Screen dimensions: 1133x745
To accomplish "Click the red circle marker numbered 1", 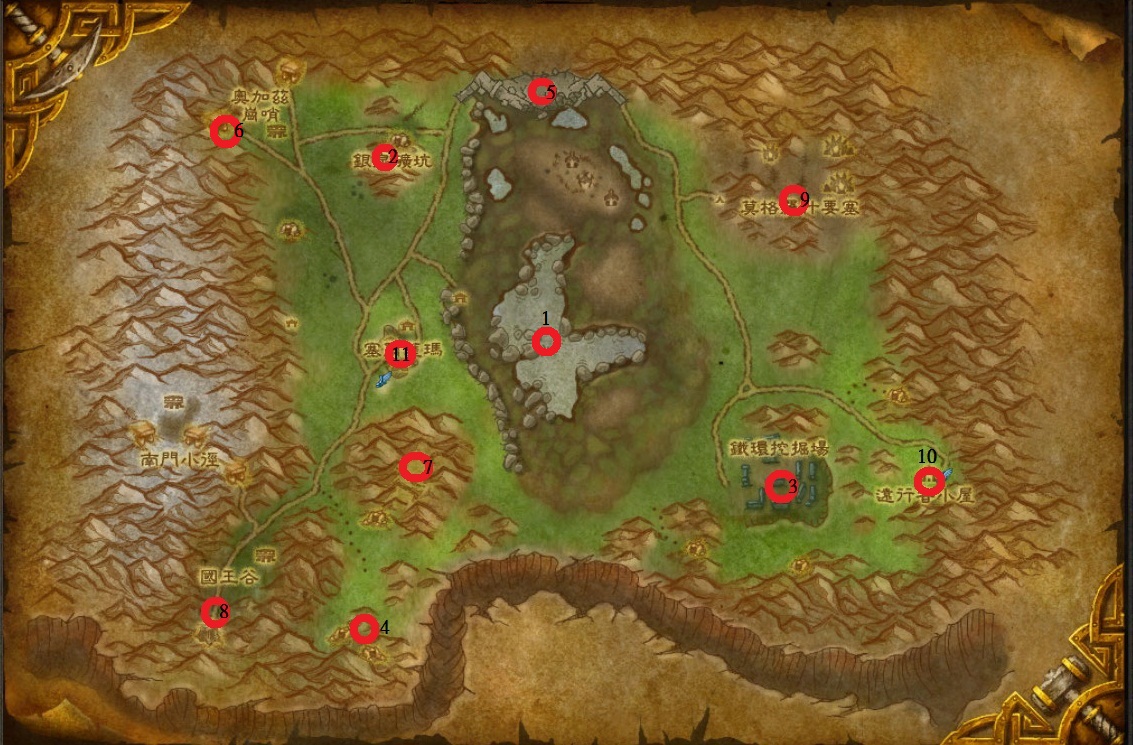I will (546, 342).
